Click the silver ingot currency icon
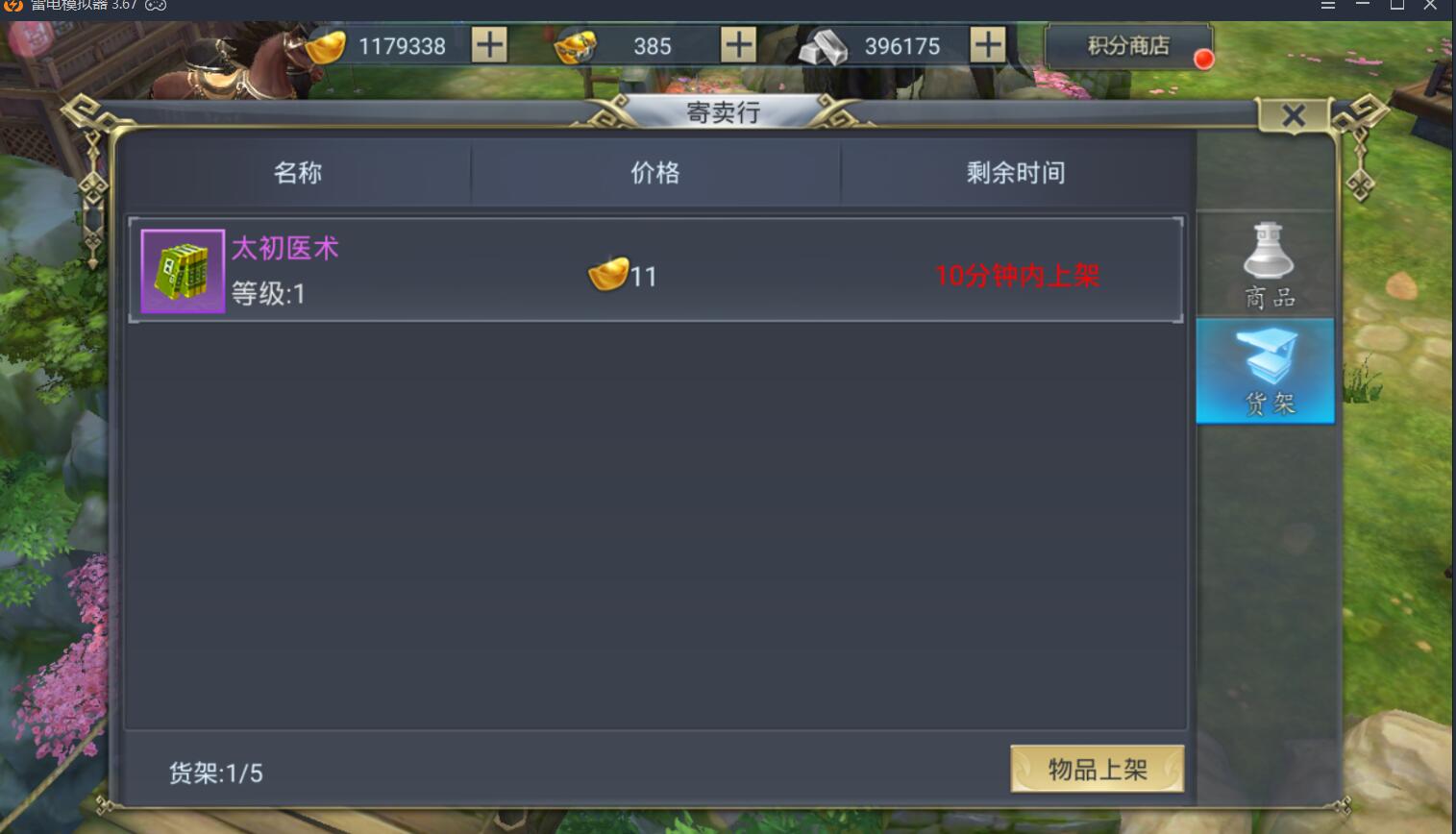This screenshot has height=834, width=1456. 822,45
